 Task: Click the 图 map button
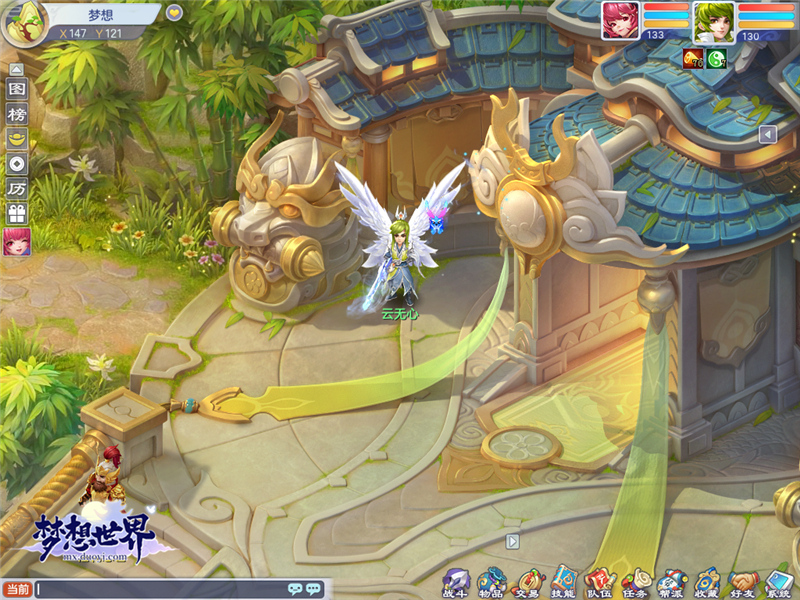coord(16,89)
